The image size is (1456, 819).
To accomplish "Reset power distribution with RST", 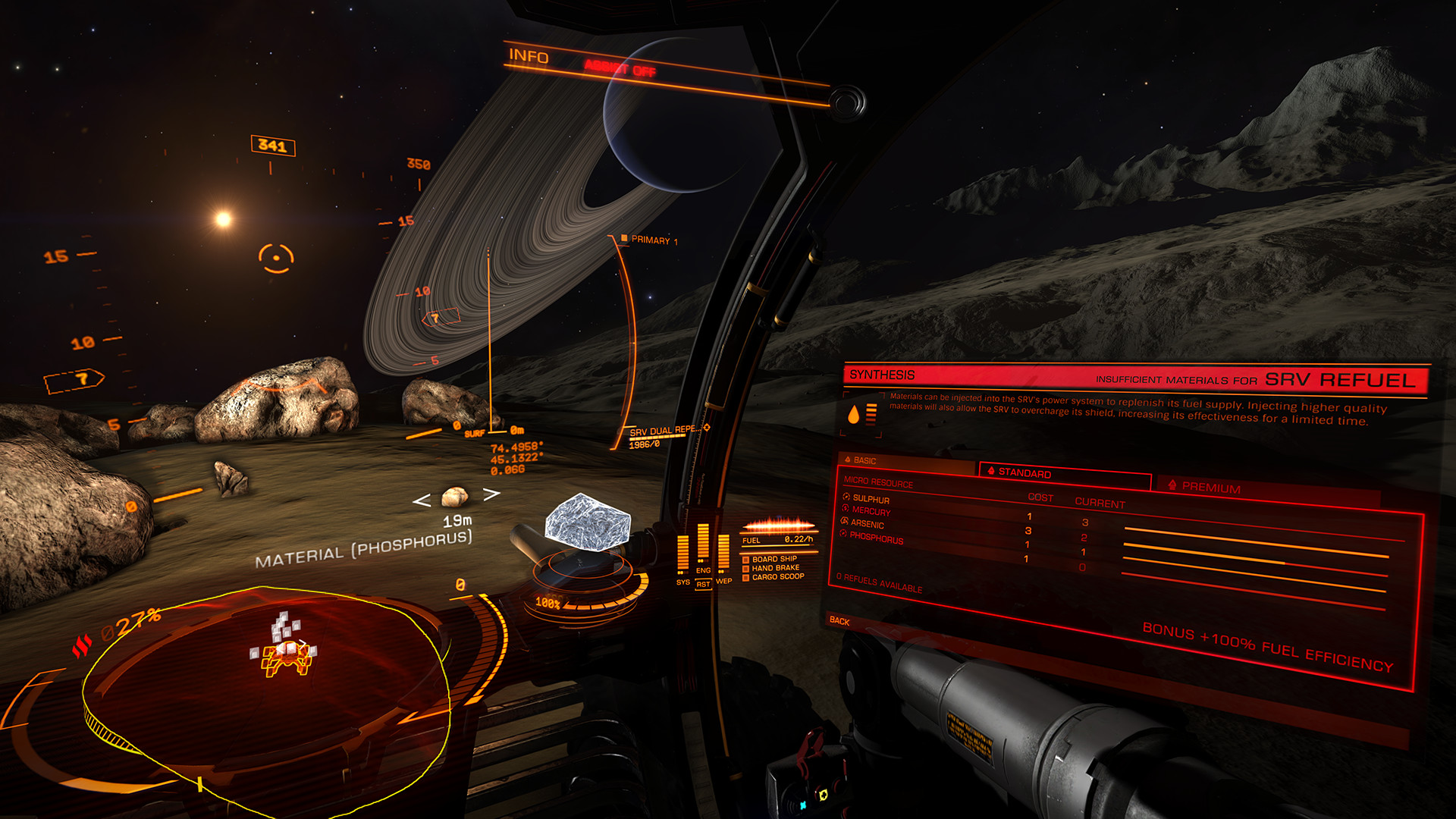I will click(703, 585).
